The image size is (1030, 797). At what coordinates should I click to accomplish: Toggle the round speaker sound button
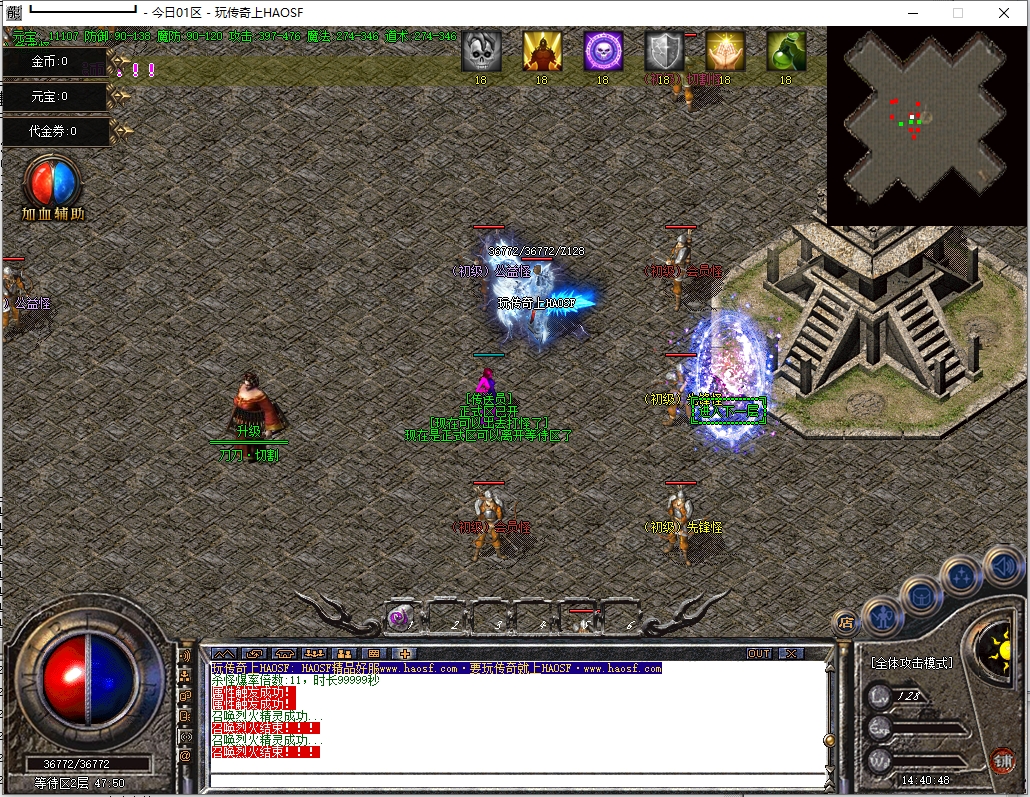(1004, 567)
